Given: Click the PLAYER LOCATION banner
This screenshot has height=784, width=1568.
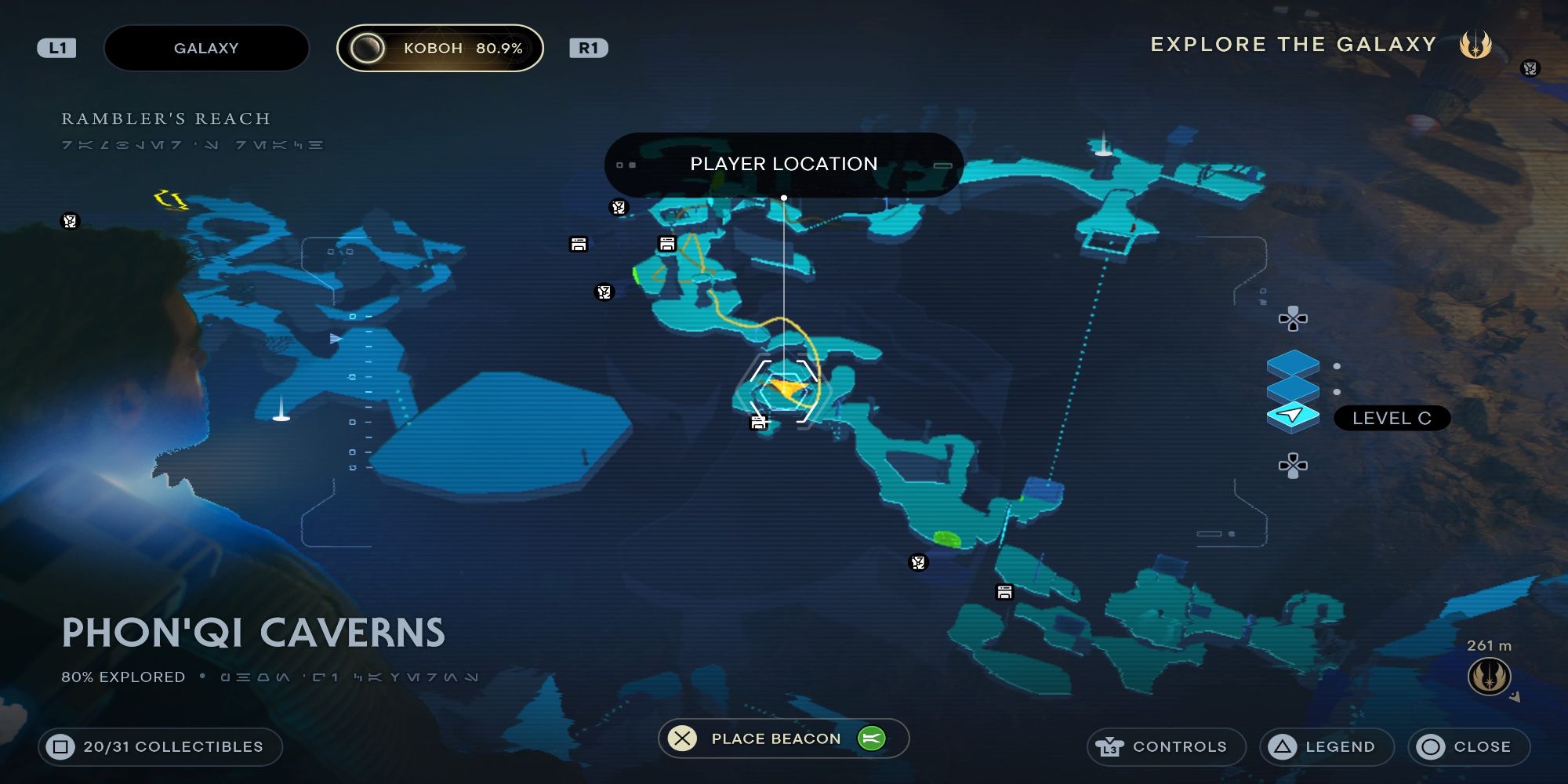Looking at the screenshot, I should (x=784, y=164).
